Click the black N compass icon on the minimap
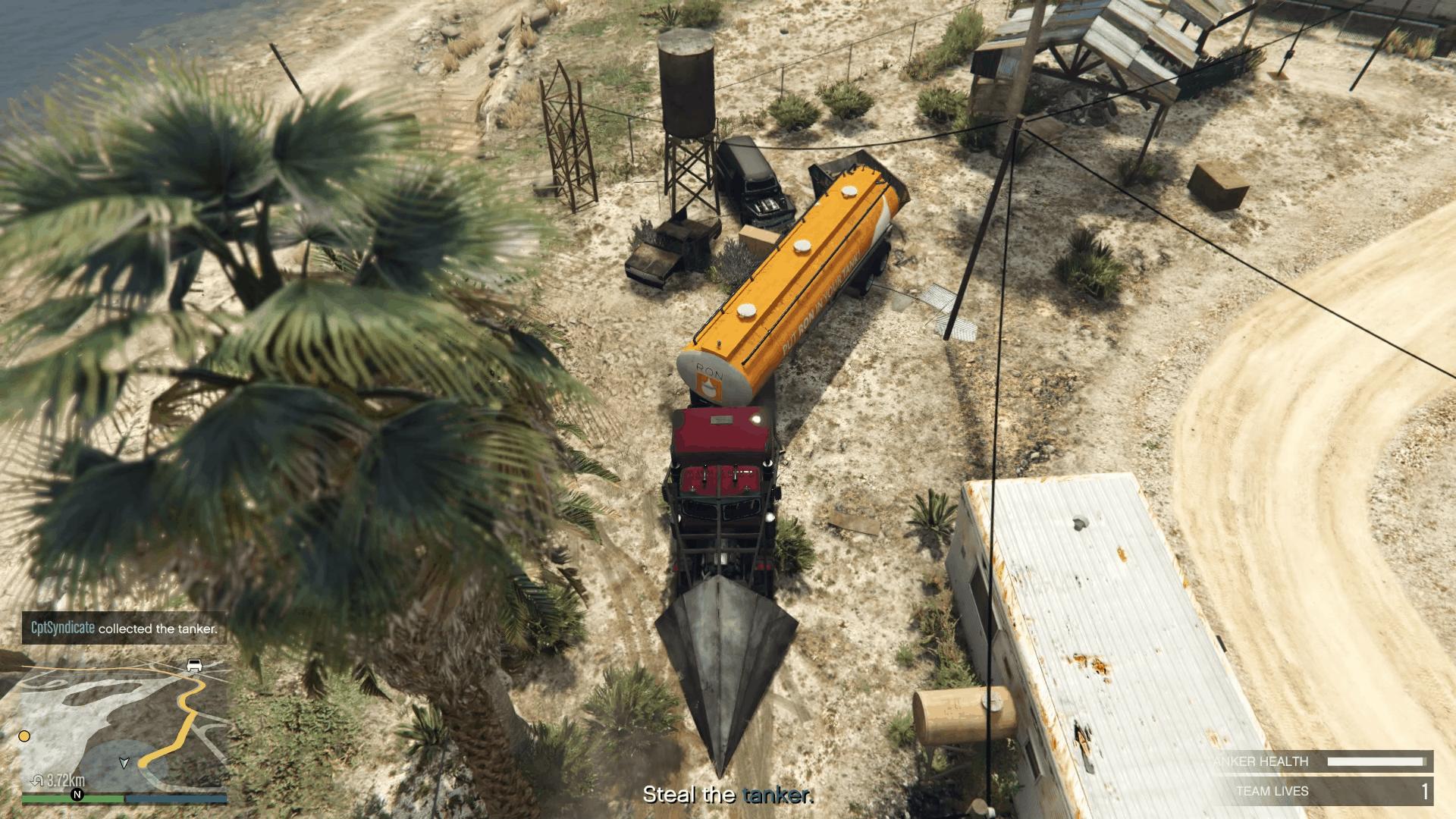Screen dimensions: 1456x819 point(77,794)
